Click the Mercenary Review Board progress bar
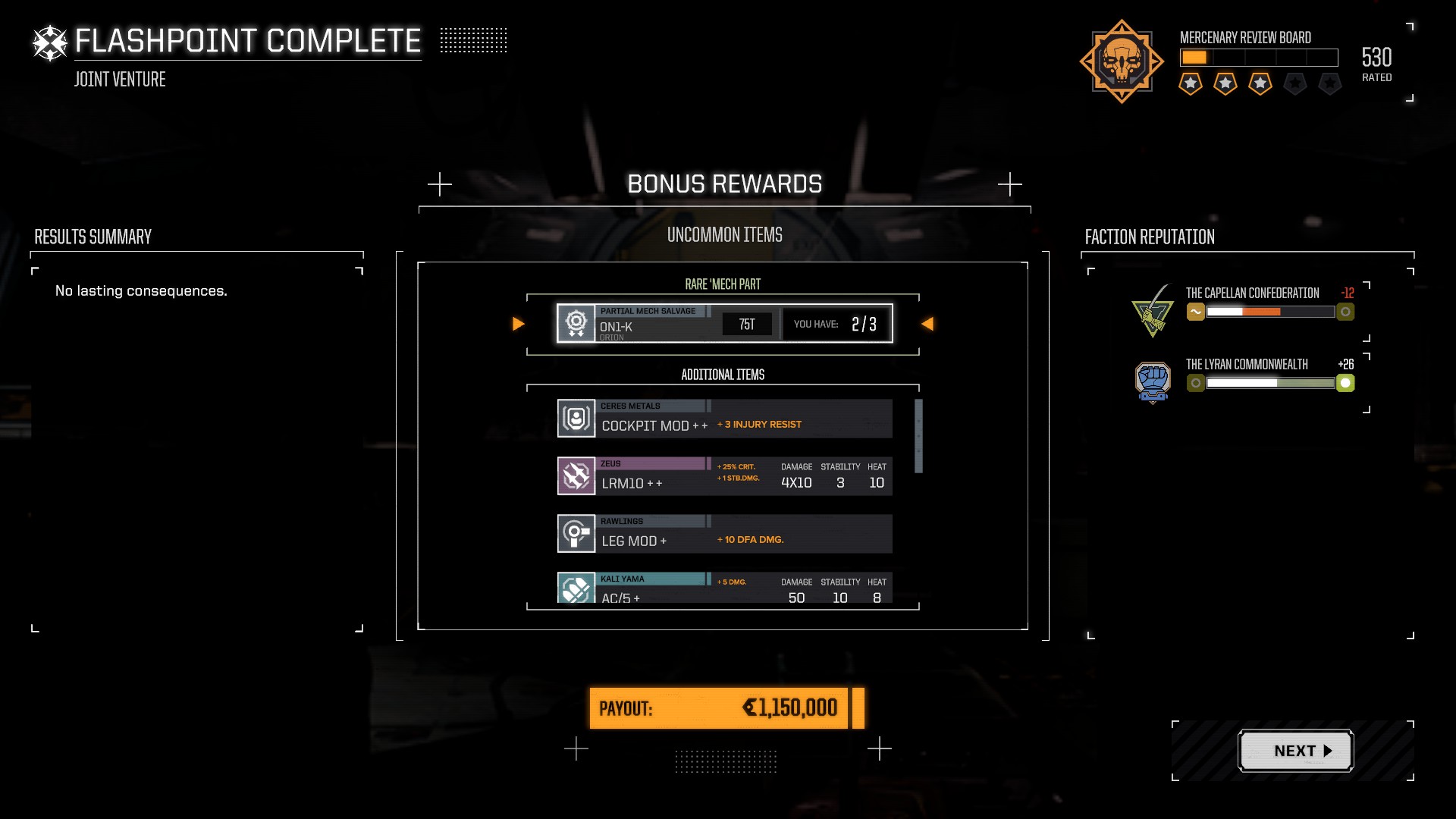 1258,56
